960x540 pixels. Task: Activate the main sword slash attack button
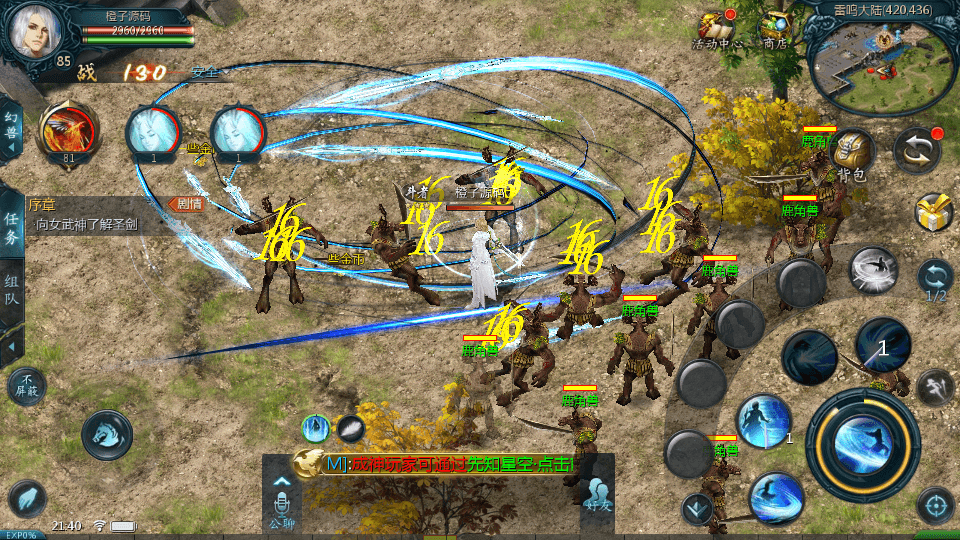coord(862,444)
